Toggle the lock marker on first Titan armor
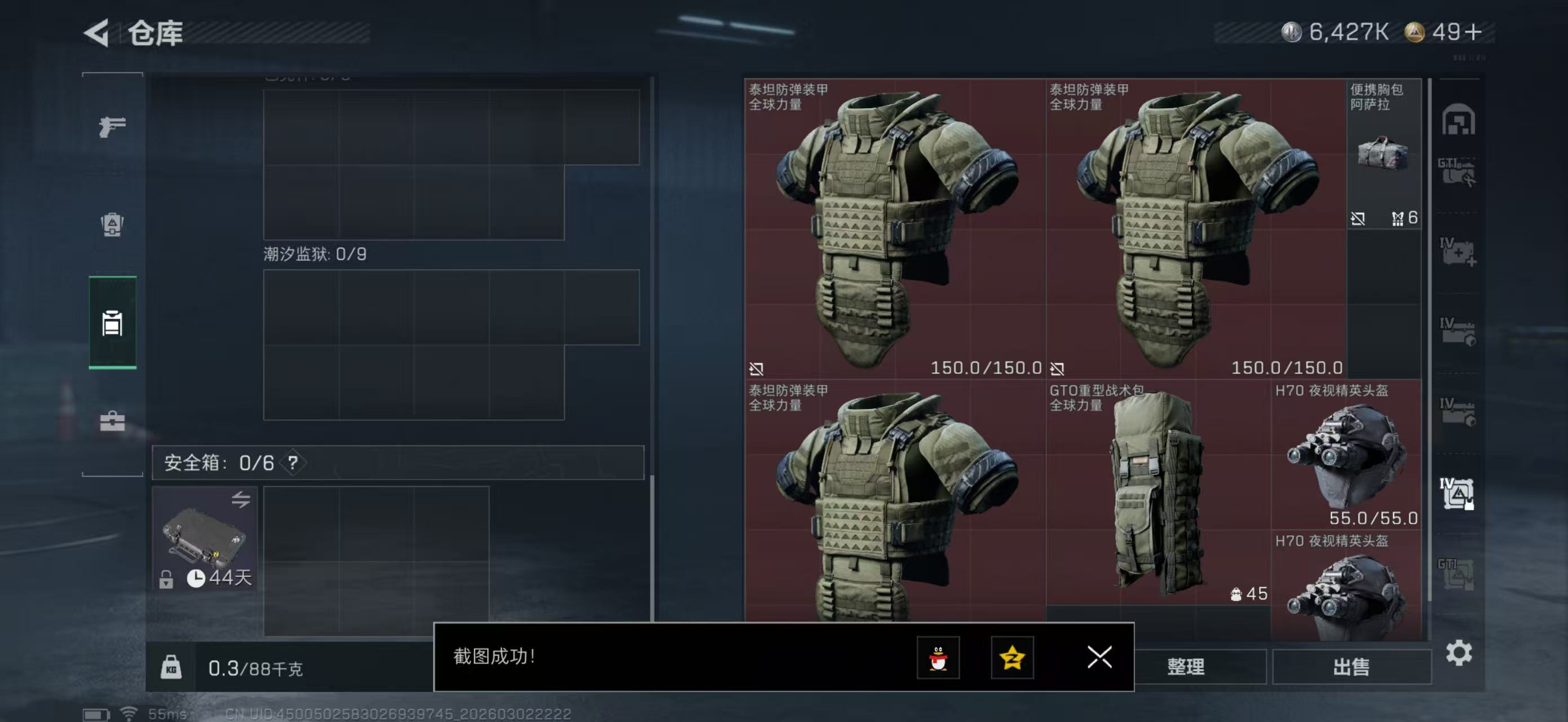 [x=756, y=368]
